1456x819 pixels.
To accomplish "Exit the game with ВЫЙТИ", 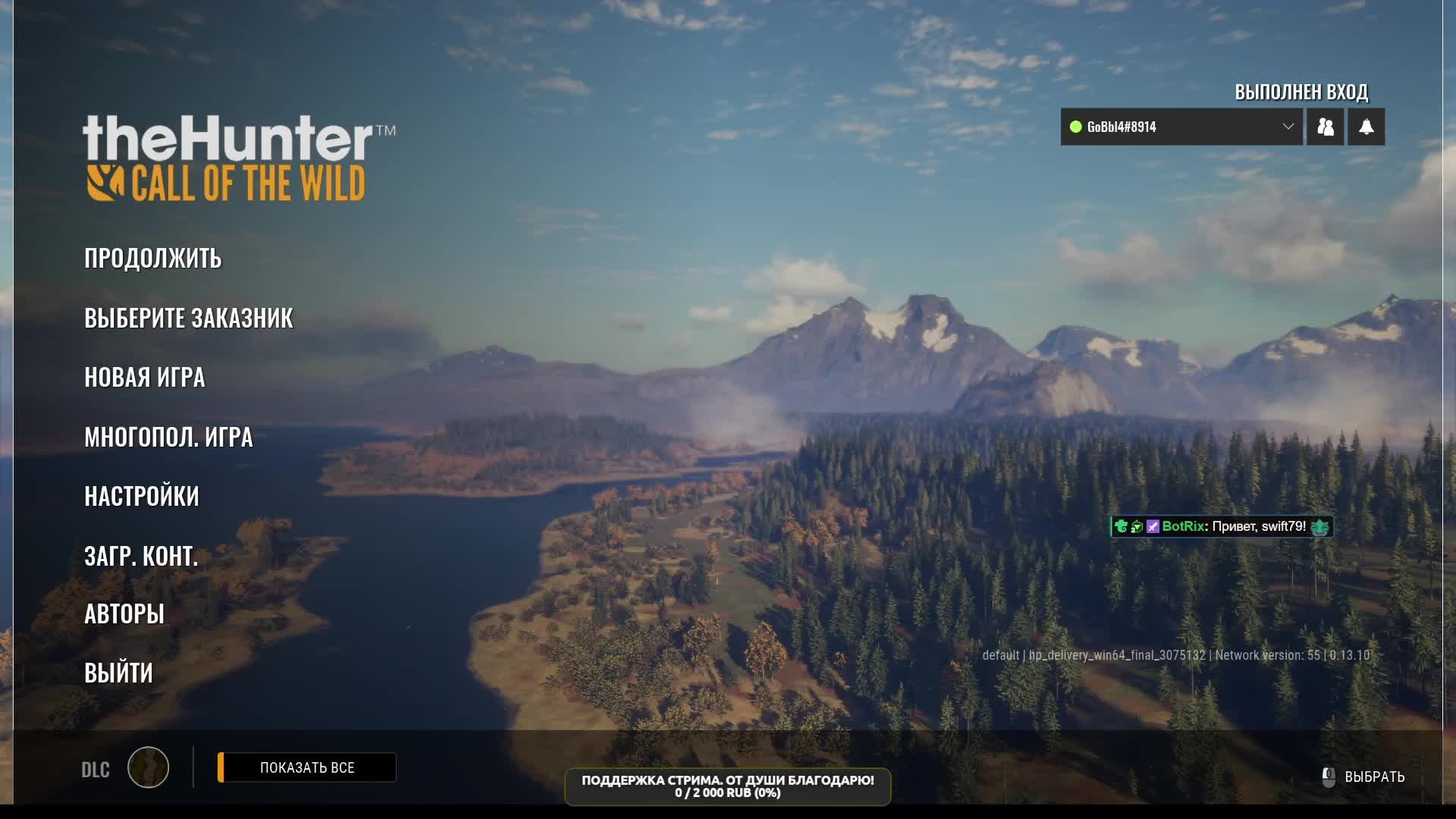I will [x=118, y=673].
